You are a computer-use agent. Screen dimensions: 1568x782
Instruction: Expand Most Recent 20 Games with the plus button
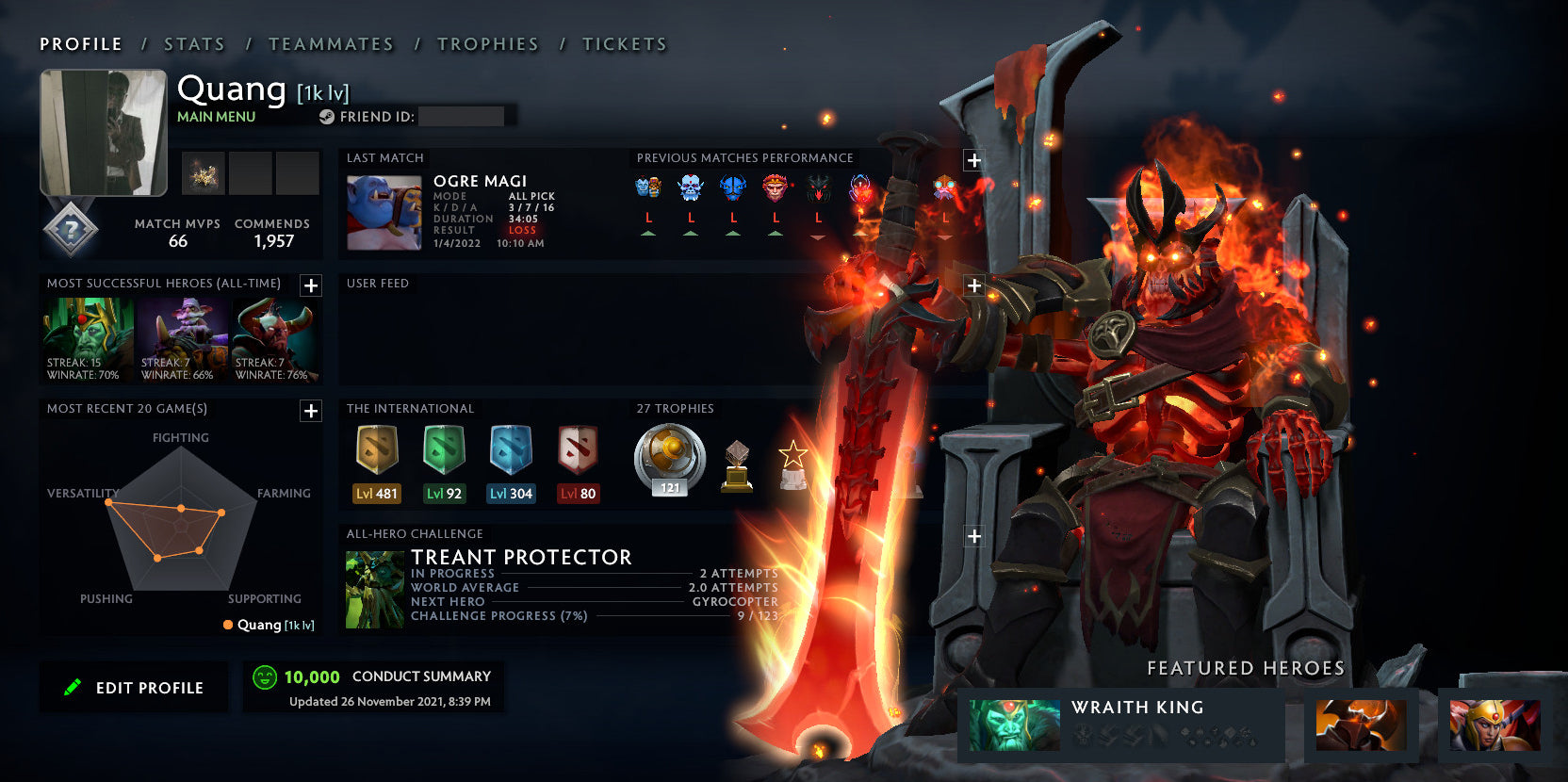(x=309, y=411)
